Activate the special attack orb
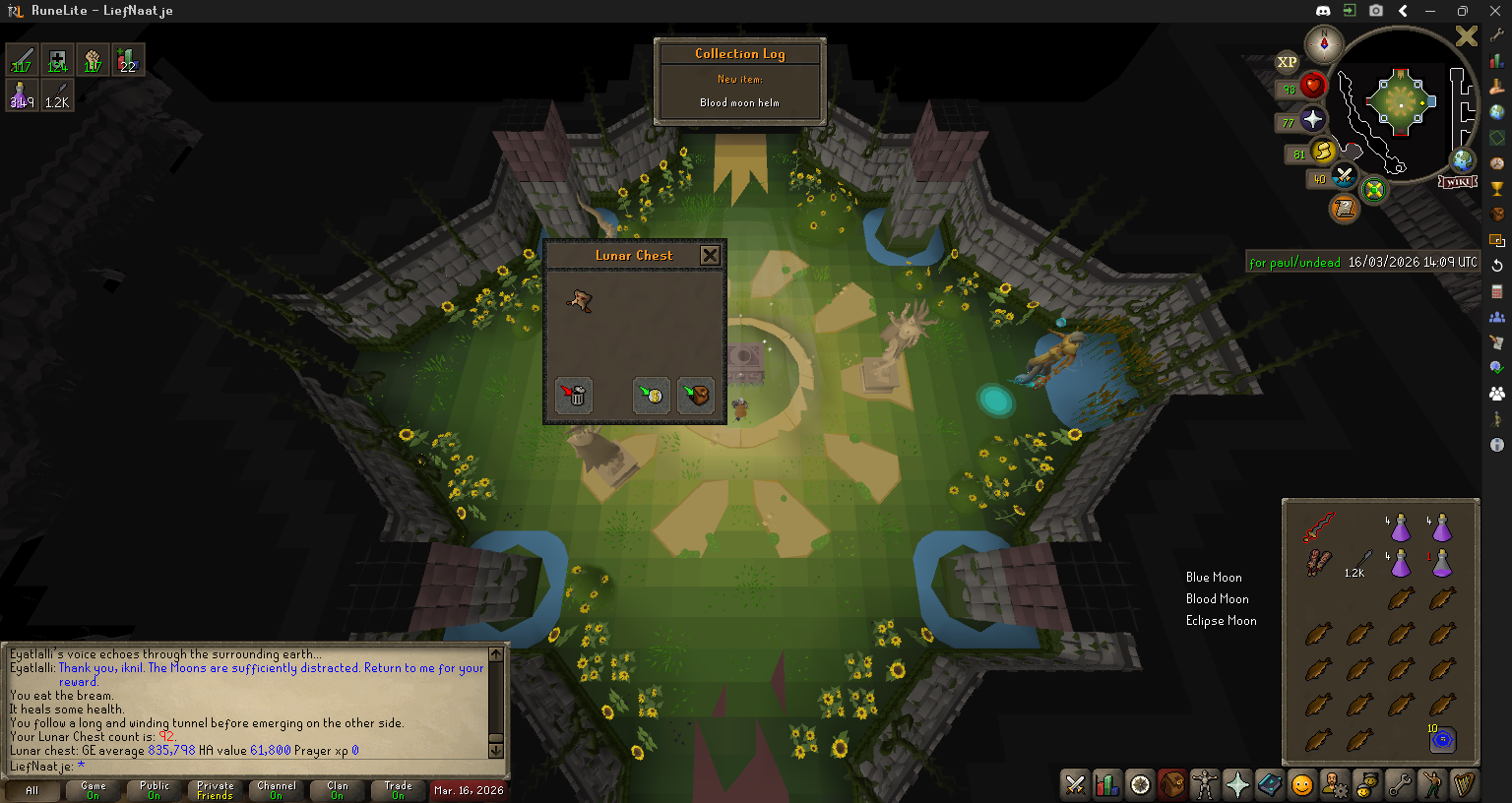1512x803 pixels. click(1344, 177)
